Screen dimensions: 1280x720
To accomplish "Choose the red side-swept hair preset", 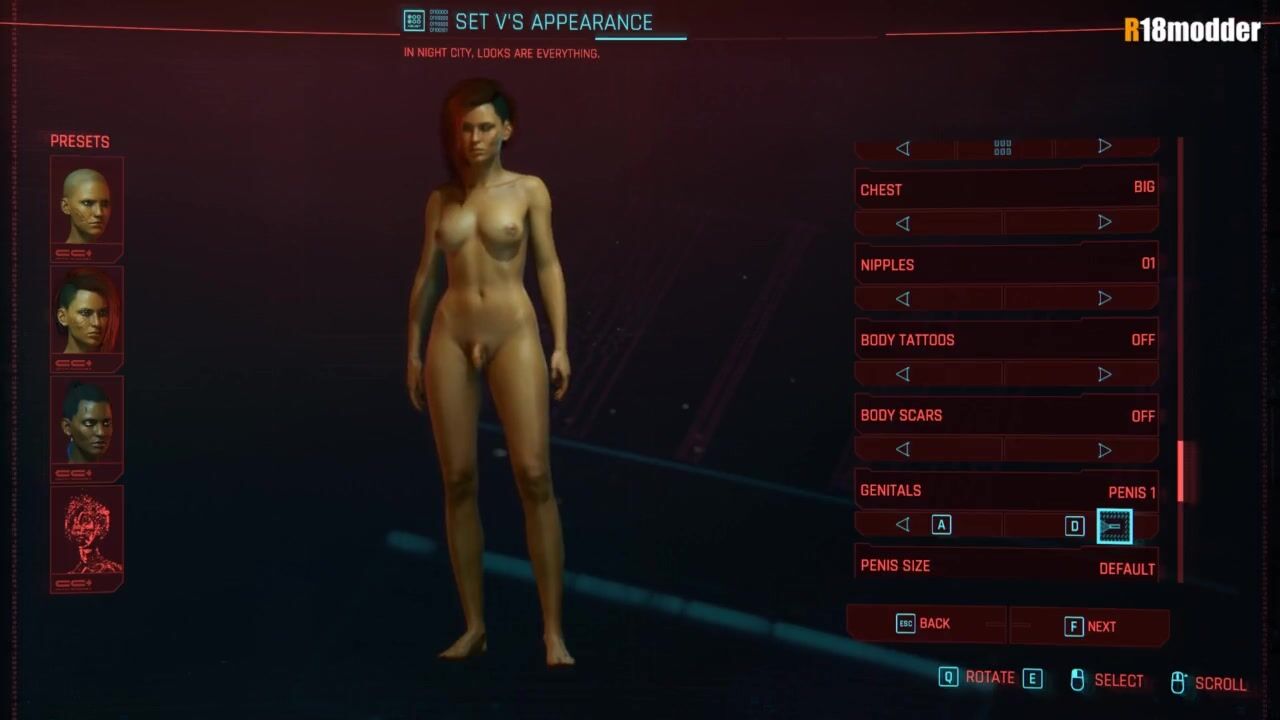I will point(87,316).
